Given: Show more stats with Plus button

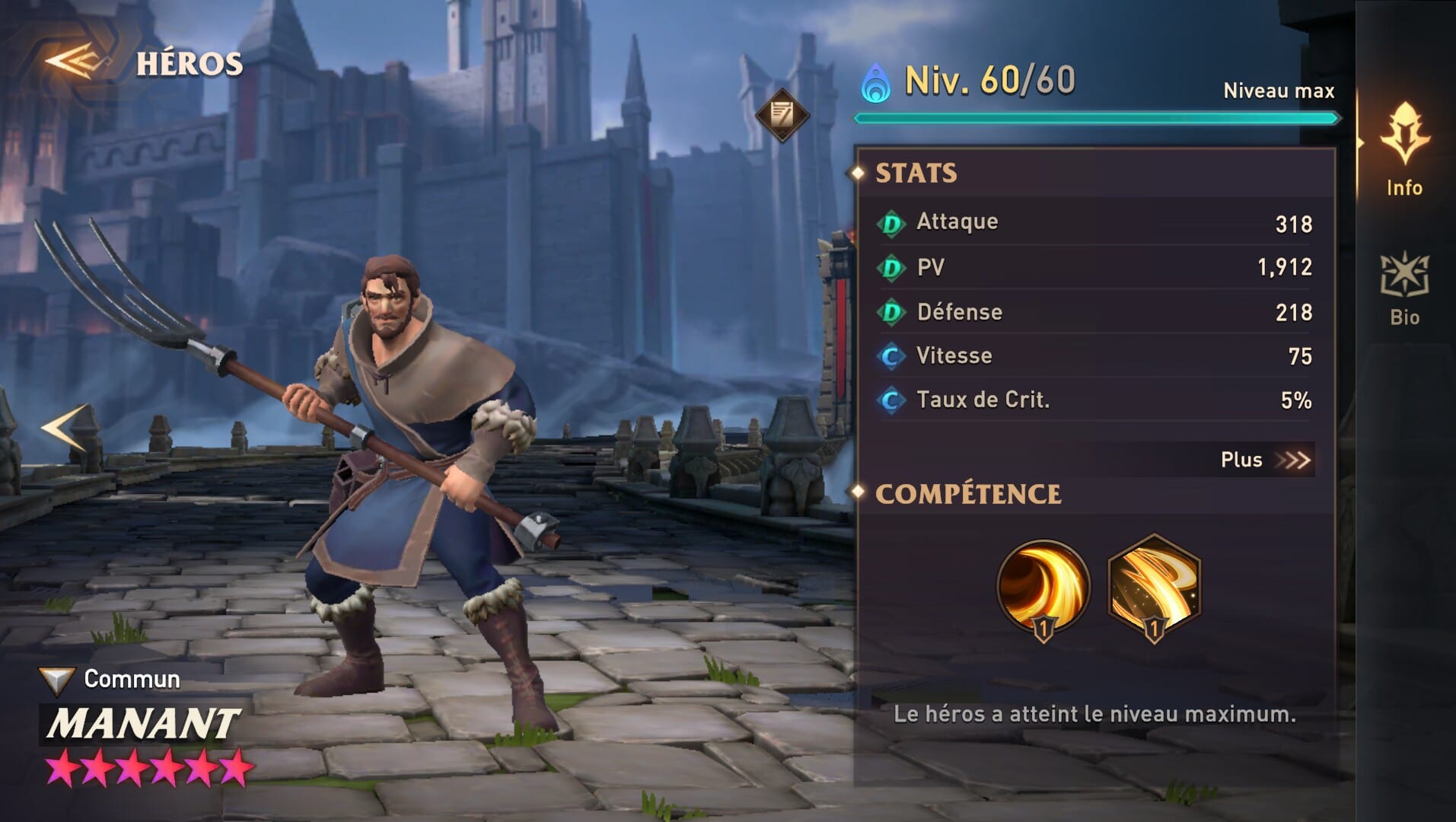Looking at the screenshot, I should pyautogui.click(x=1264, y=460).
